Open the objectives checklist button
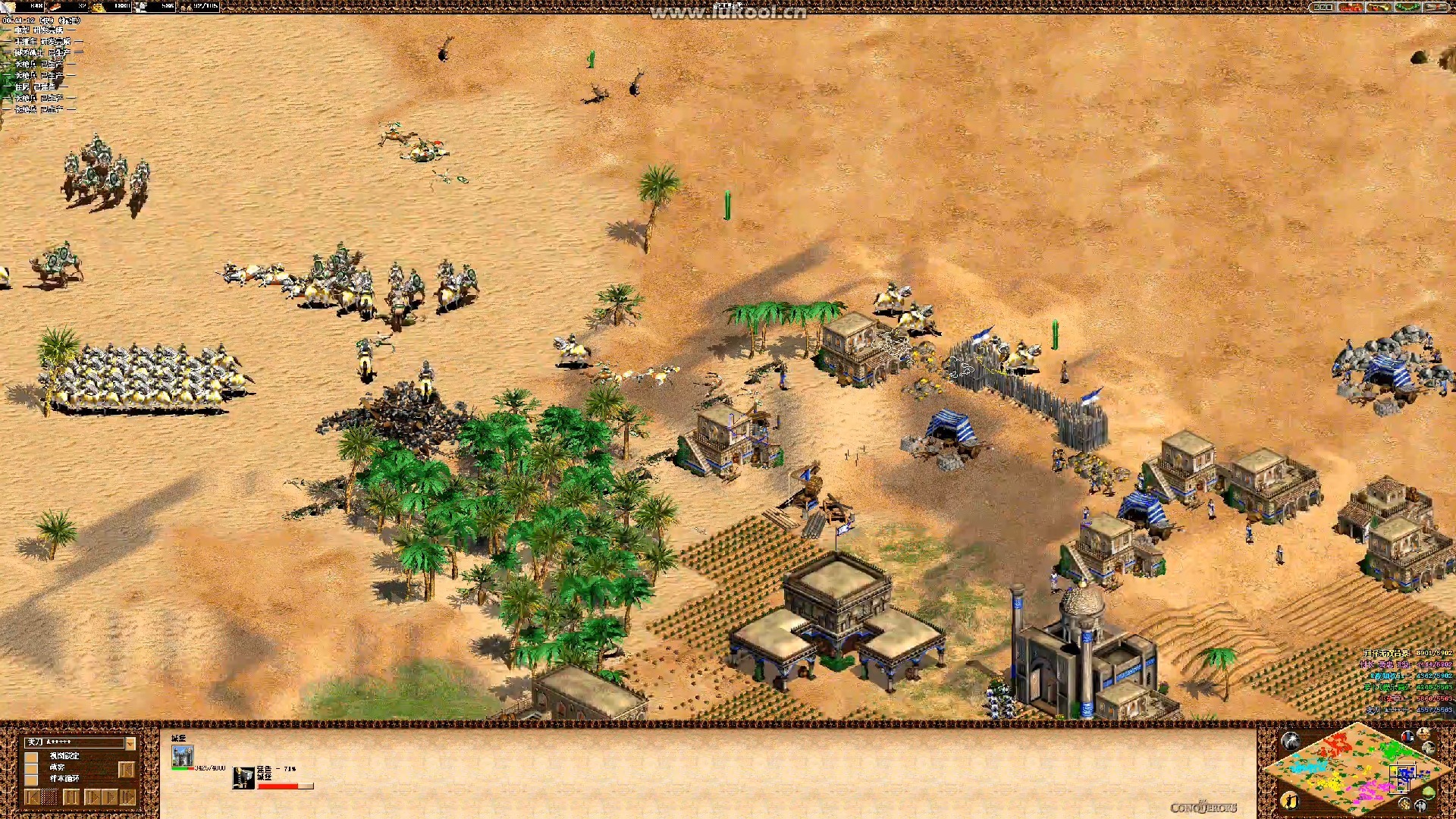Viewport: 1456px width, 819px height. (x=1323, y=7)
